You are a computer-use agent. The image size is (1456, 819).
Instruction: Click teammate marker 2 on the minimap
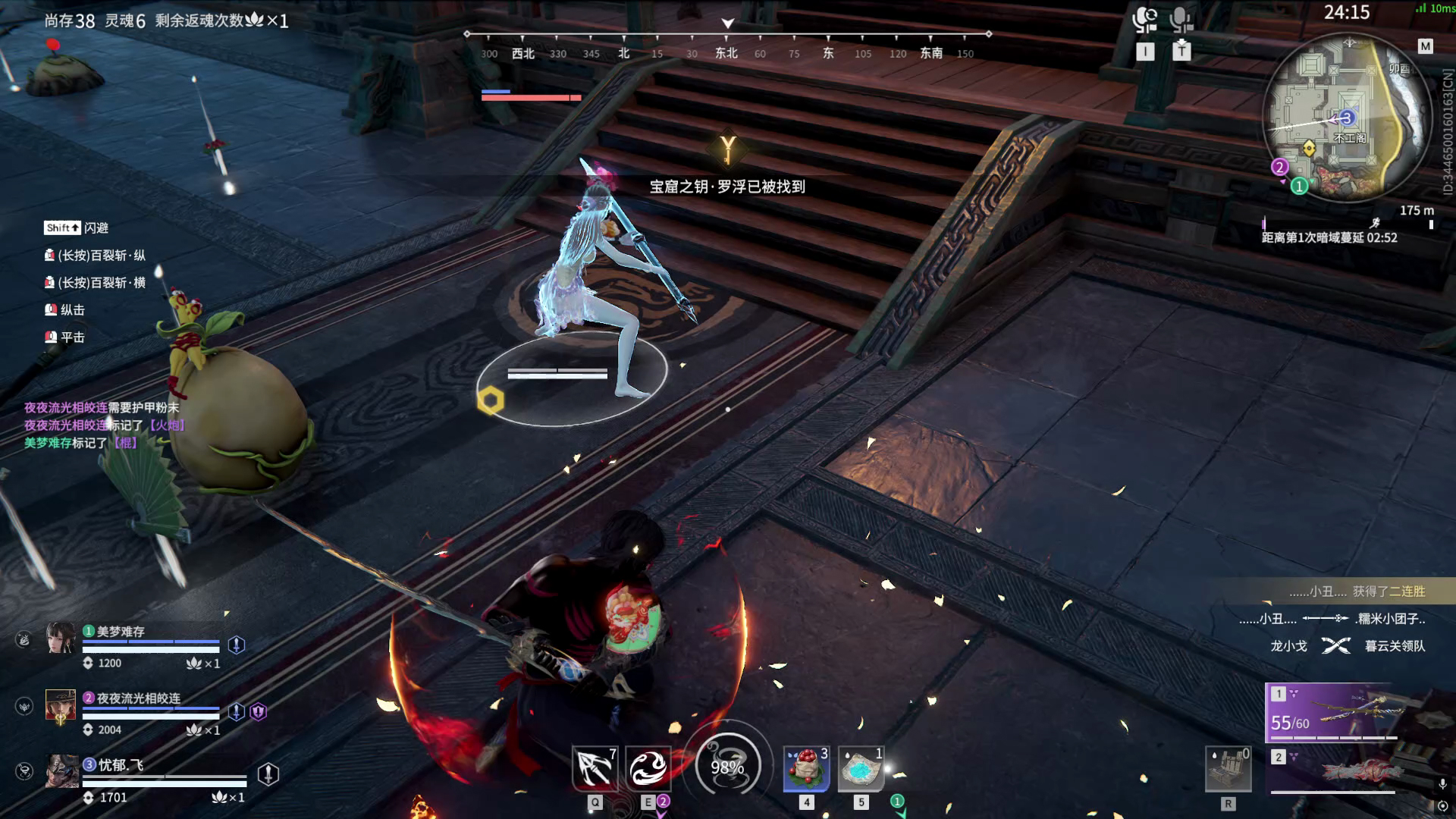pos(1280,168)
